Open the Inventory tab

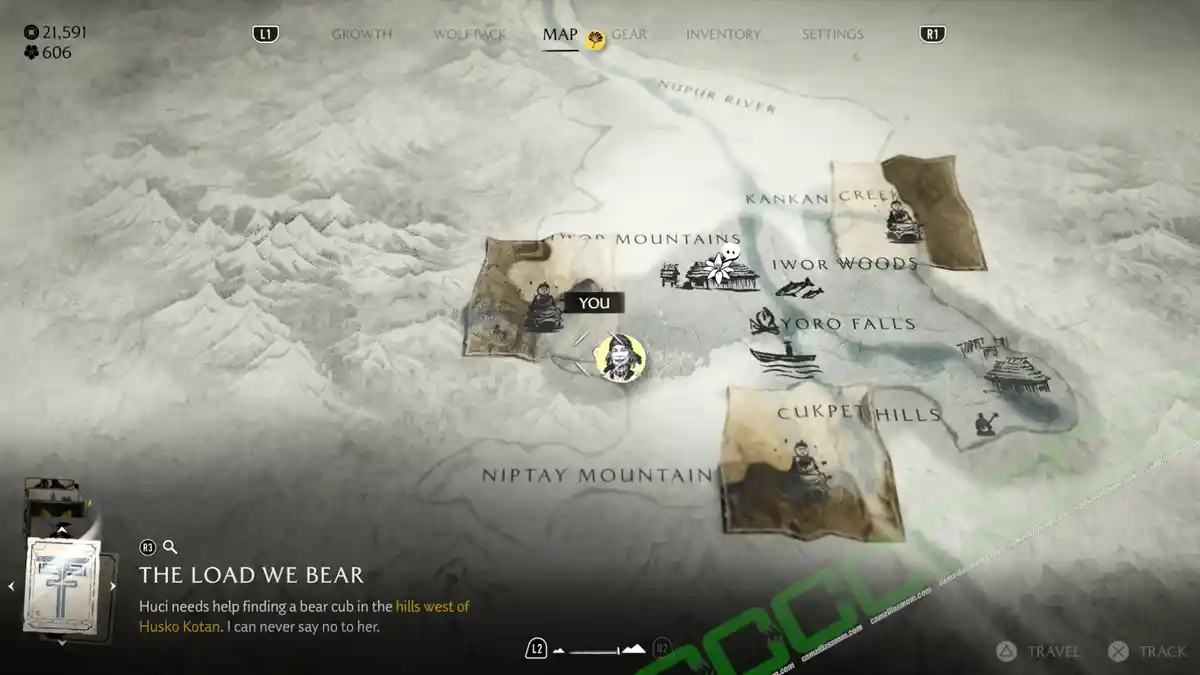[x=725, y=34]
